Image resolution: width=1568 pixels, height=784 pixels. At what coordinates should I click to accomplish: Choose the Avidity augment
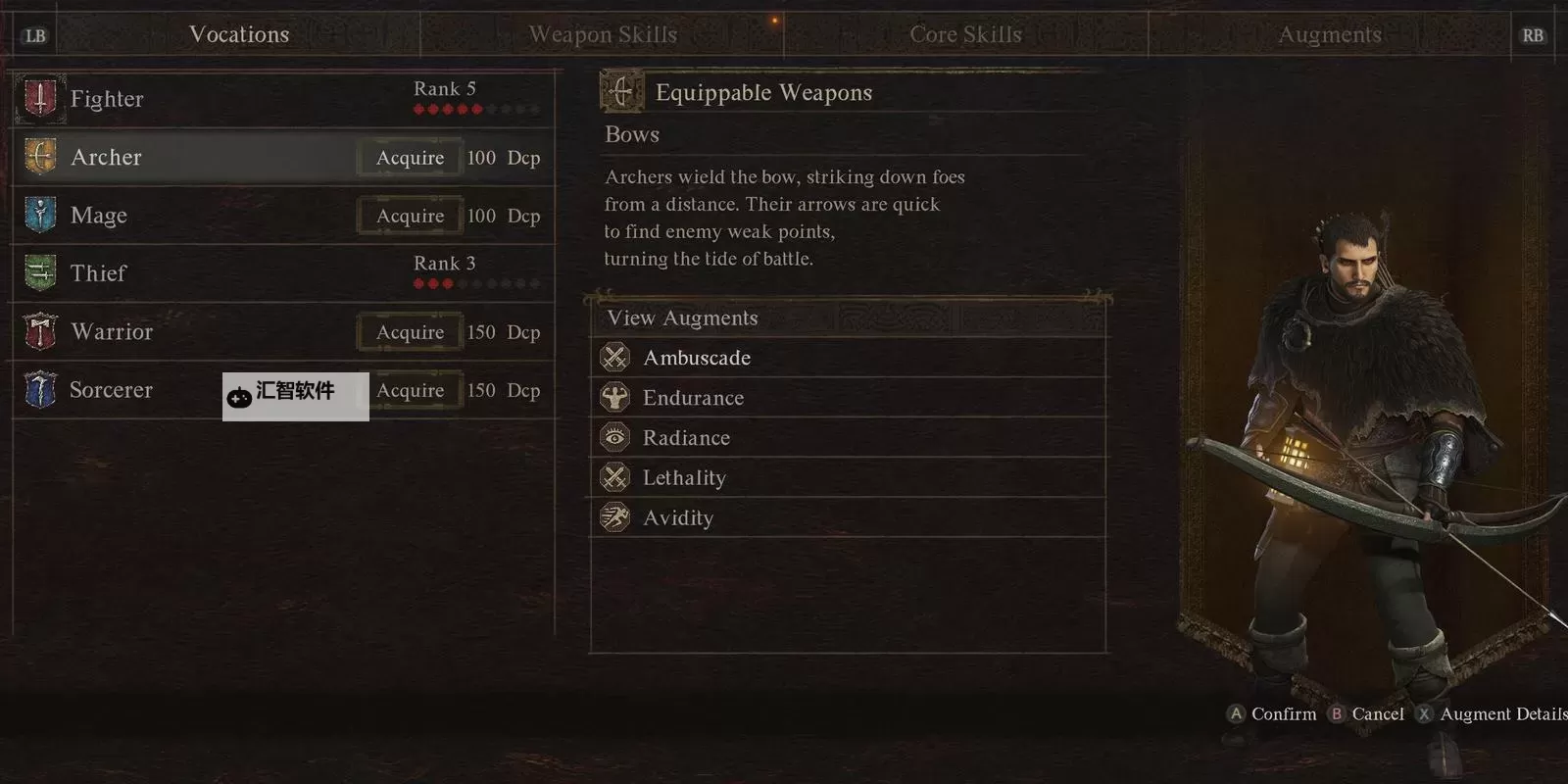(x=678, y=518)
